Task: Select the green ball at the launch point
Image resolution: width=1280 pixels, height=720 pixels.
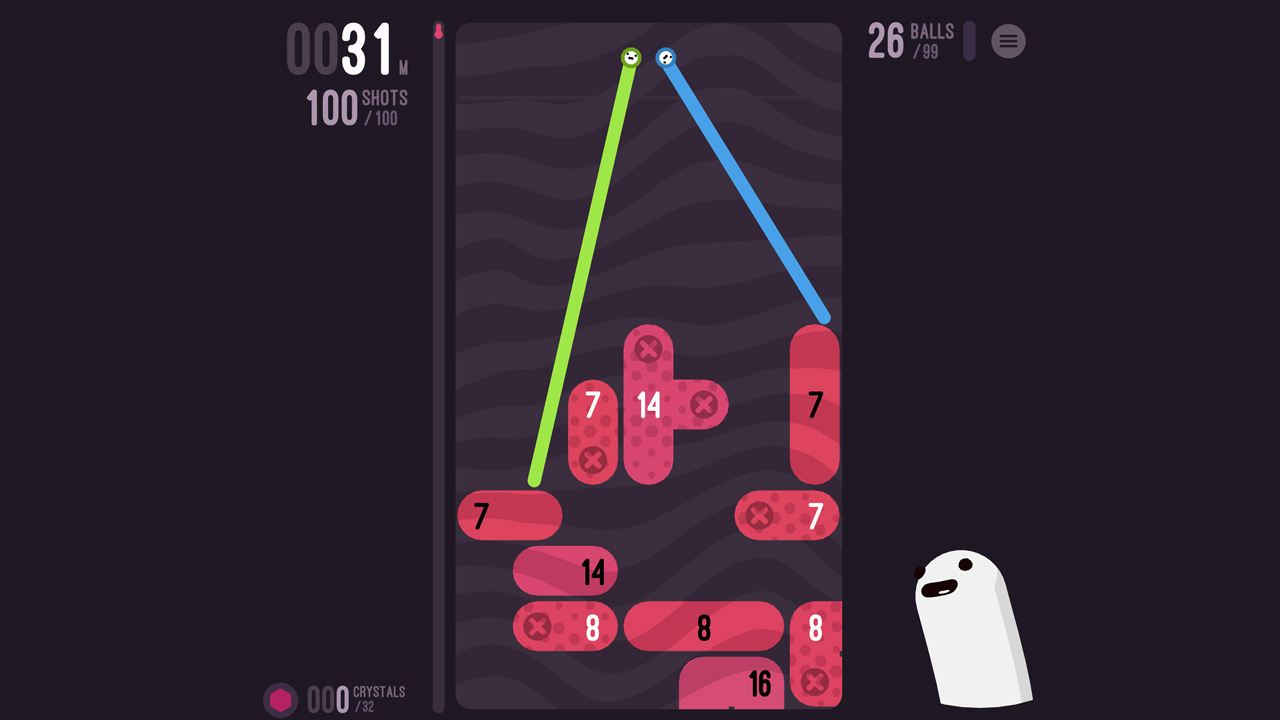Action: [x=630, y=58]
